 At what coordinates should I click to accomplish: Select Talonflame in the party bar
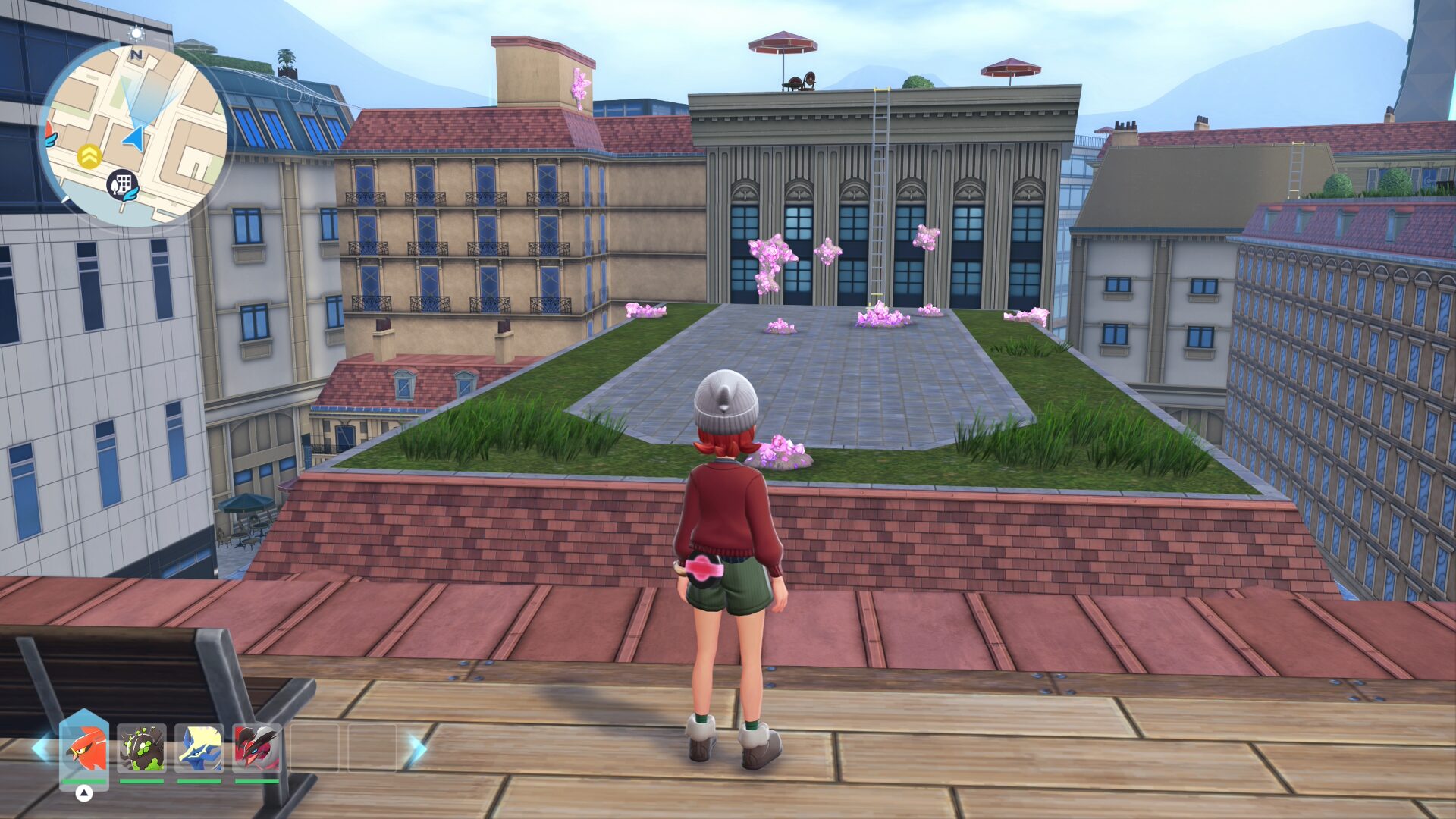84,748
